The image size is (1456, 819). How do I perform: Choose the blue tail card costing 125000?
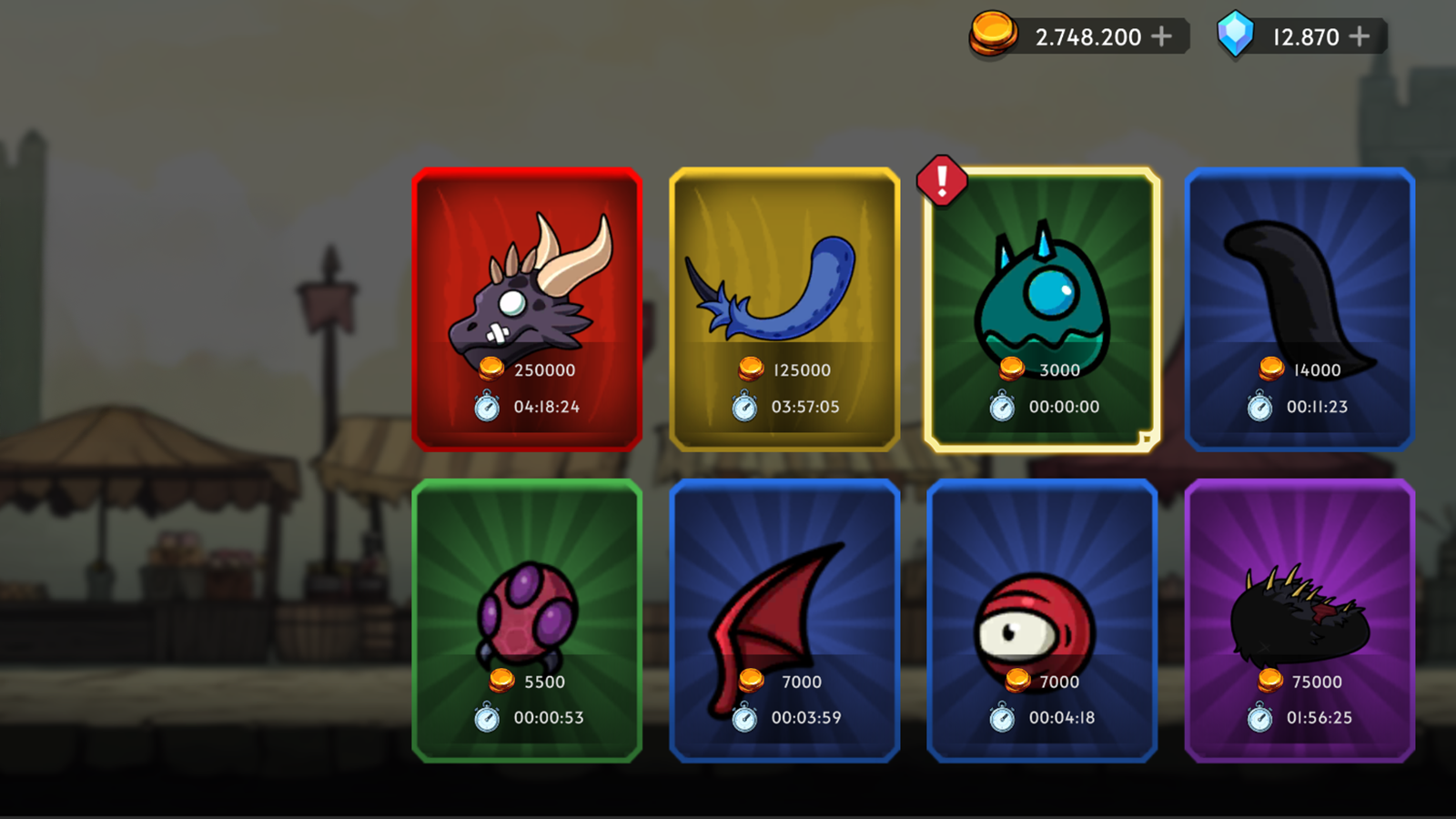pyautogui.click(x=784, y=308)
